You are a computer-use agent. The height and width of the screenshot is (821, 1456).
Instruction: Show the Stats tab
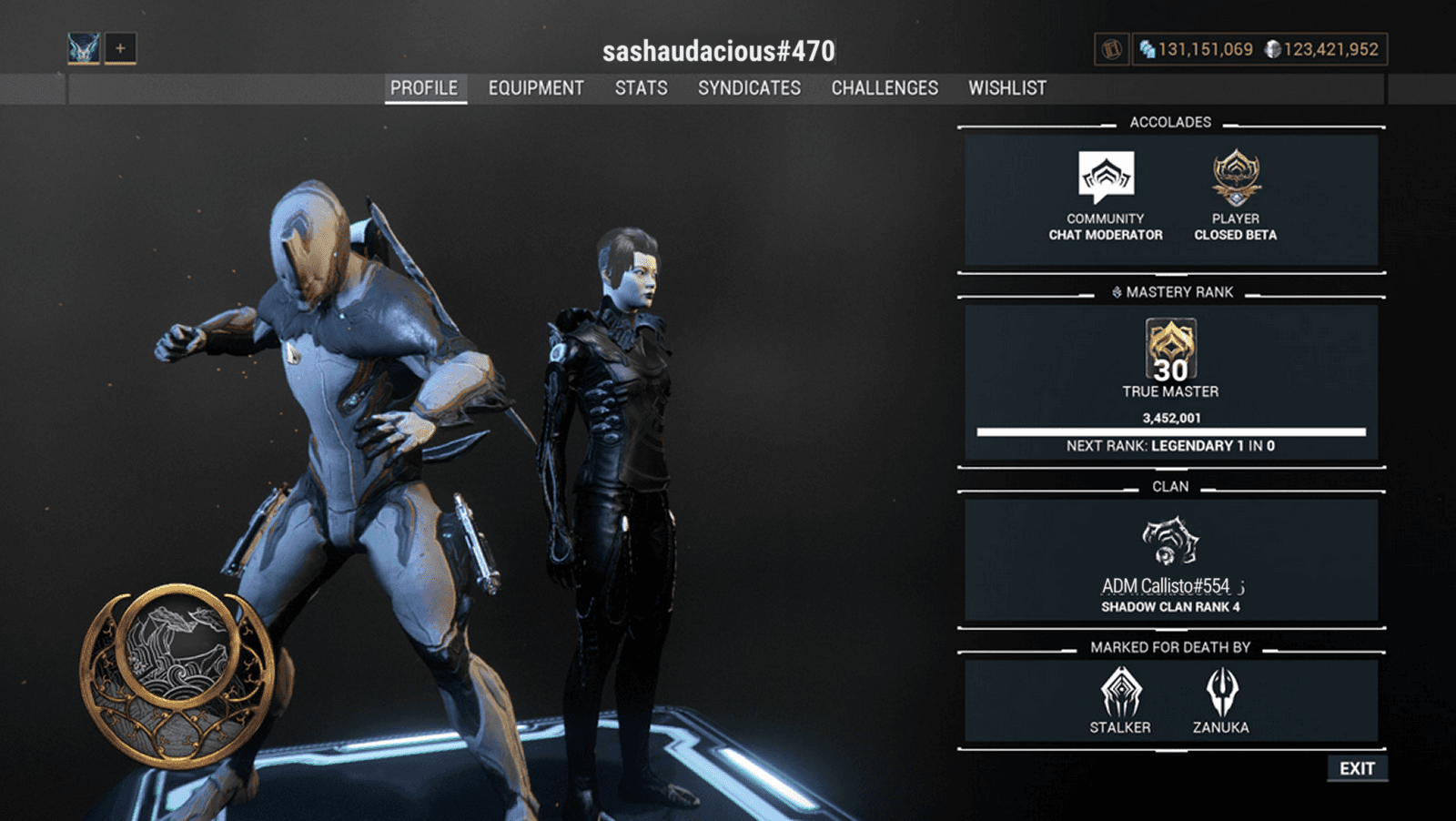pyautogui.click(x=641, y=88)
